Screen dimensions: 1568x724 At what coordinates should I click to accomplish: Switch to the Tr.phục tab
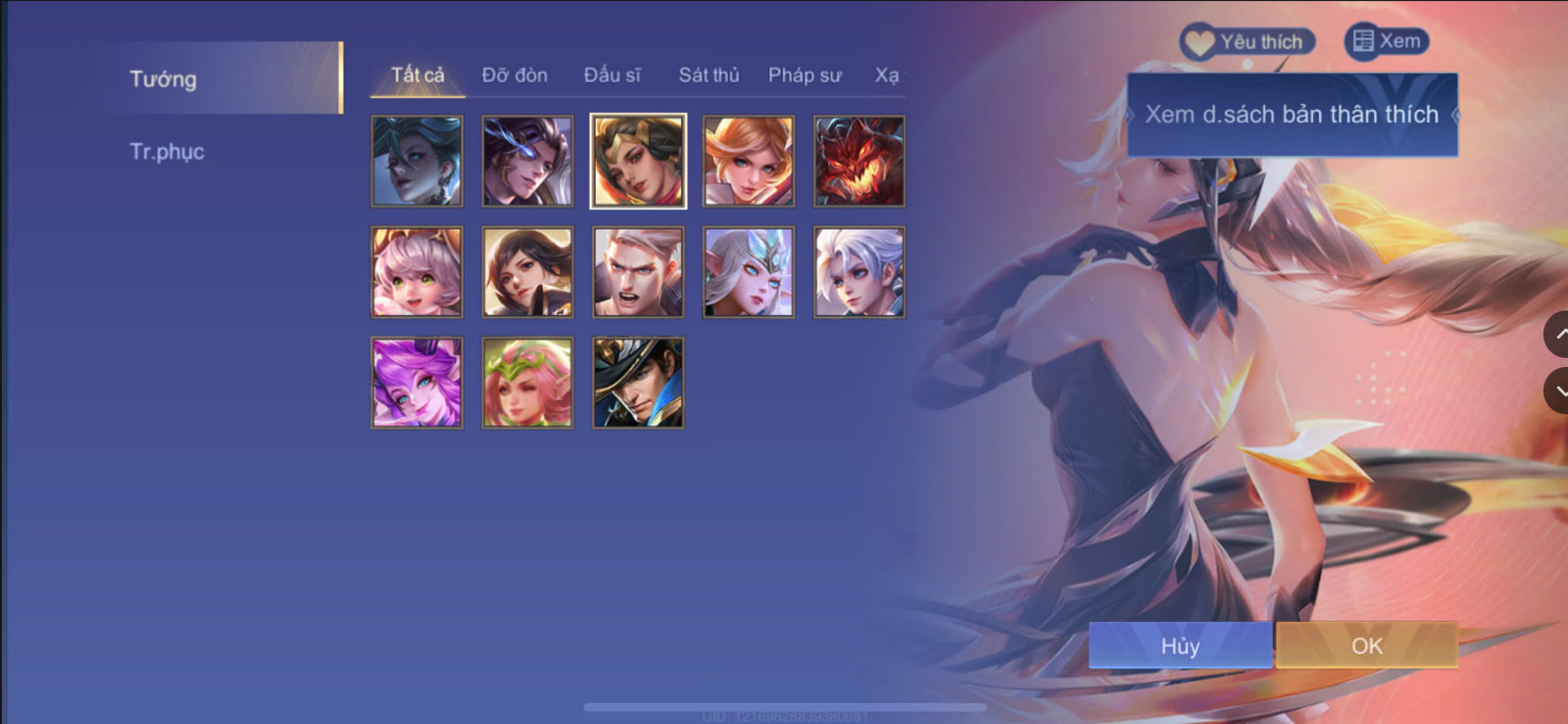click(167, 150)
